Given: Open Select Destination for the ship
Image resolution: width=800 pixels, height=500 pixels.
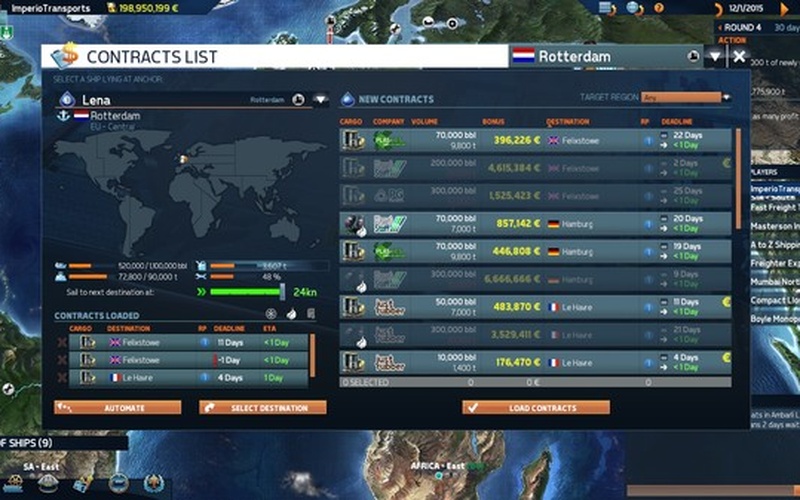Looking at the screenshot, I should pos(263,408).
